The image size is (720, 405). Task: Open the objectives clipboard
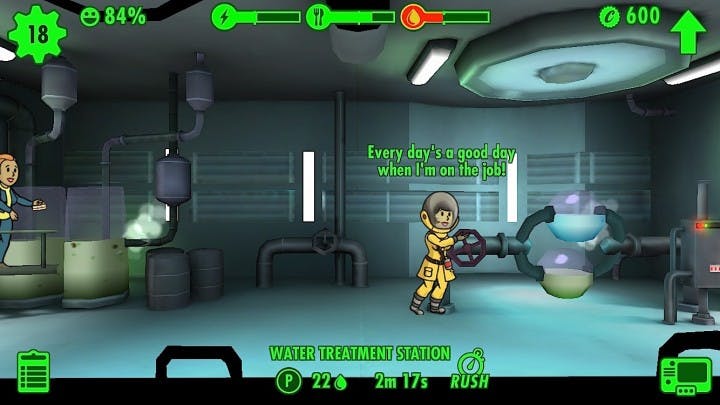tap(33, 373)
